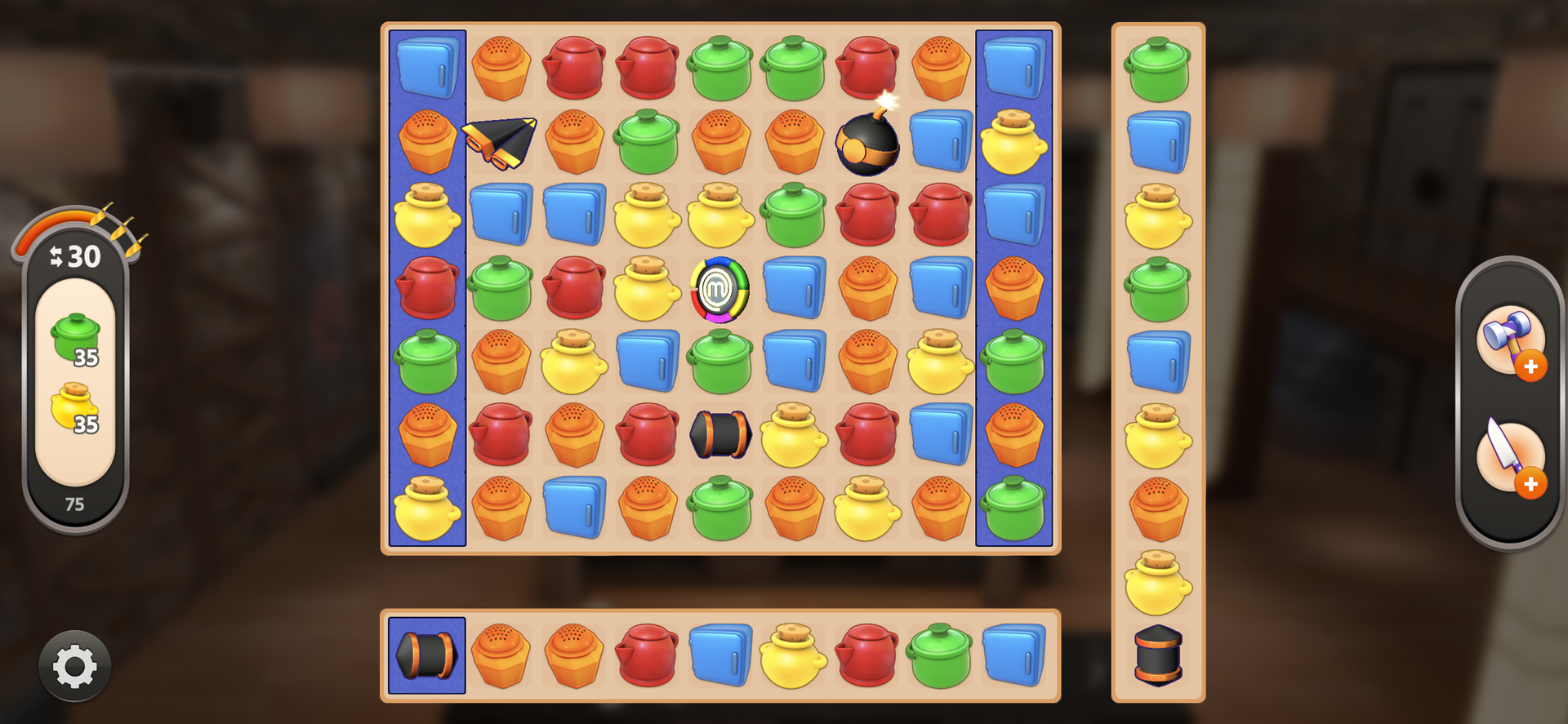Select the green cooking pot in the bottom strip
1568x724 pixels.
[x=939, y=655]
